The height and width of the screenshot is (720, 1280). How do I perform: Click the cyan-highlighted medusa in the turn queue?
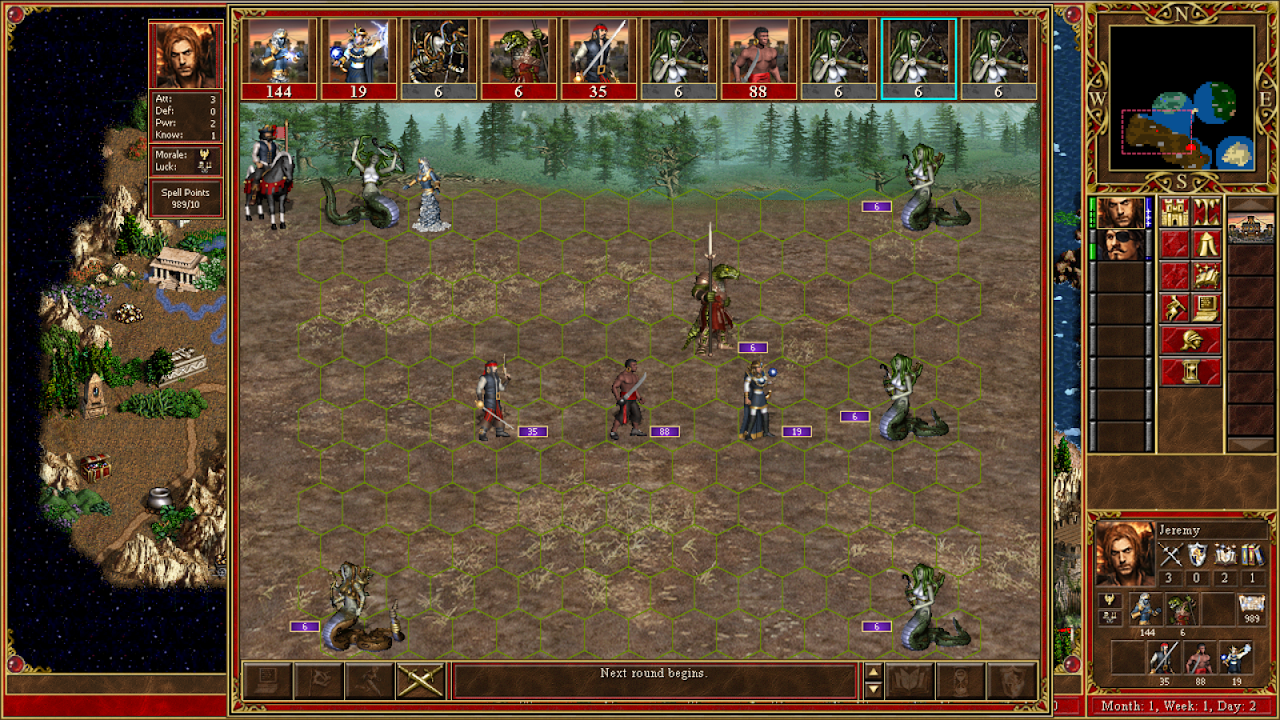click(919, 58)
